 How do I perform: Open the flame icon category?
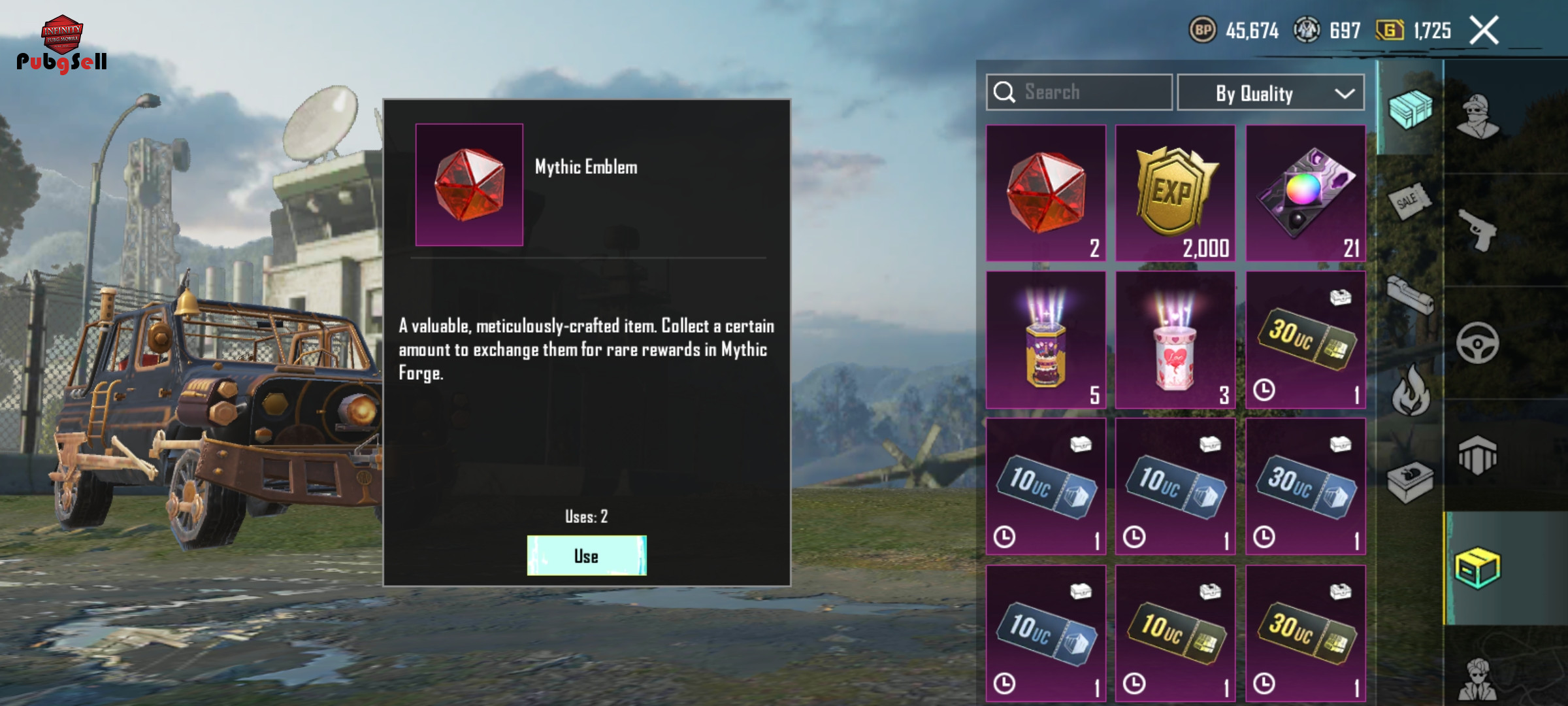(1410, 391)
